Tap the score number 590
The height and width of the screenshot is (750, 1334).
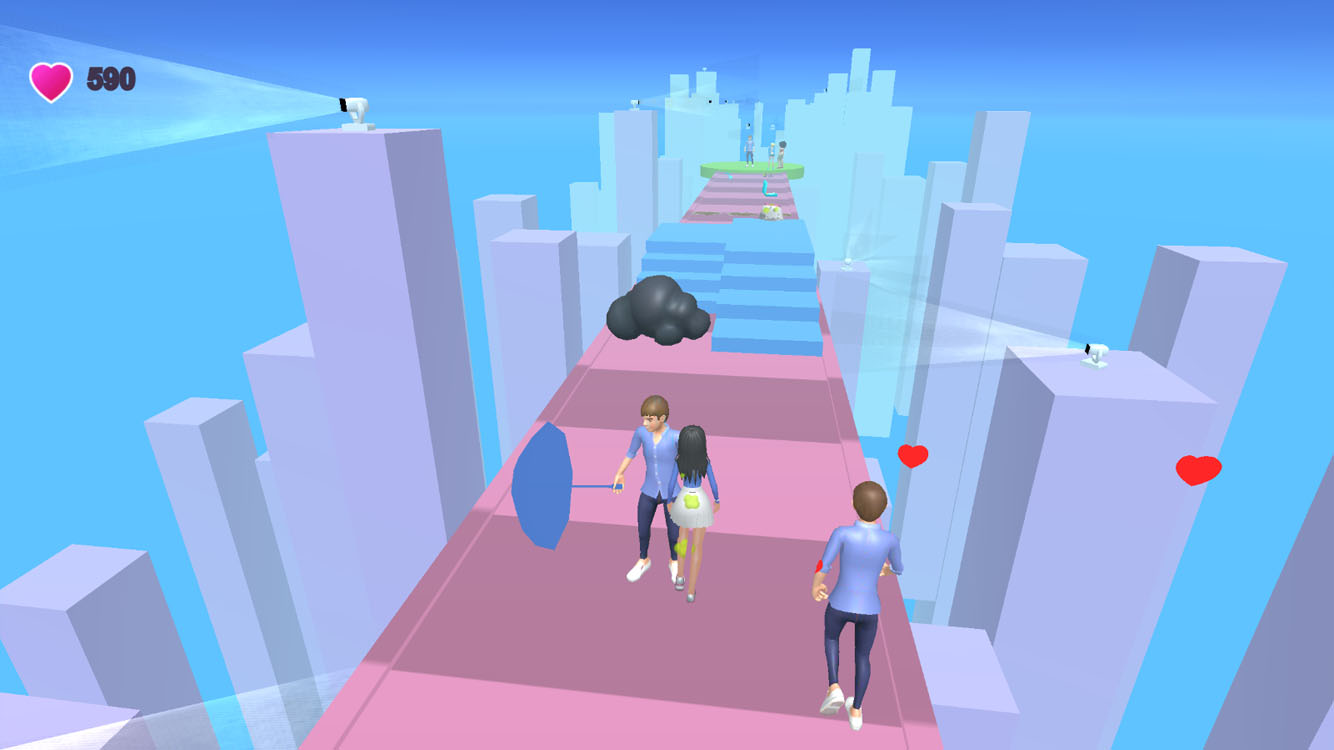(110, 79)
